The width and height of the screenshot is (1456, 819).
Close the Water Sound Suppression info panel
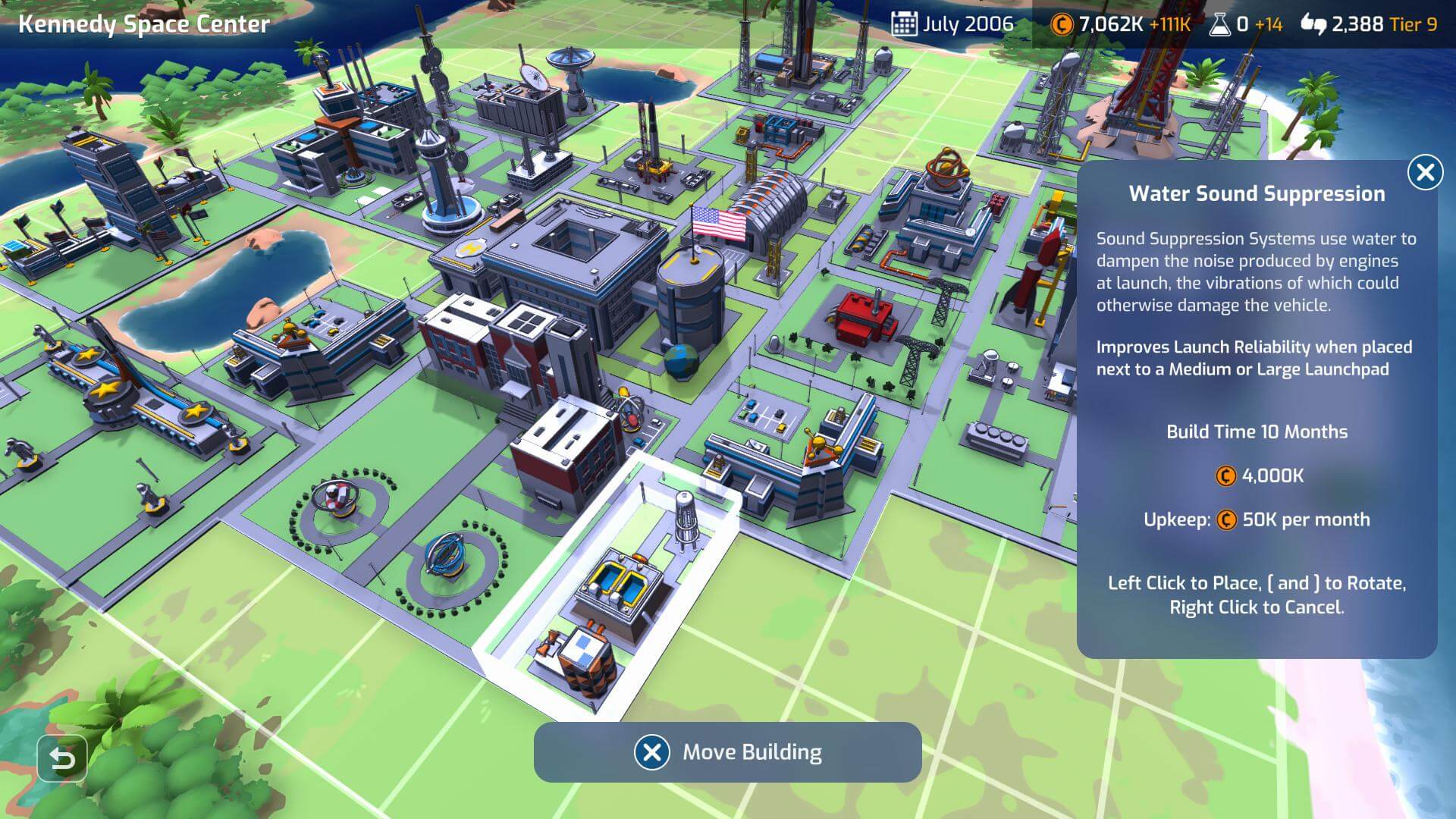click(1425, 173)
